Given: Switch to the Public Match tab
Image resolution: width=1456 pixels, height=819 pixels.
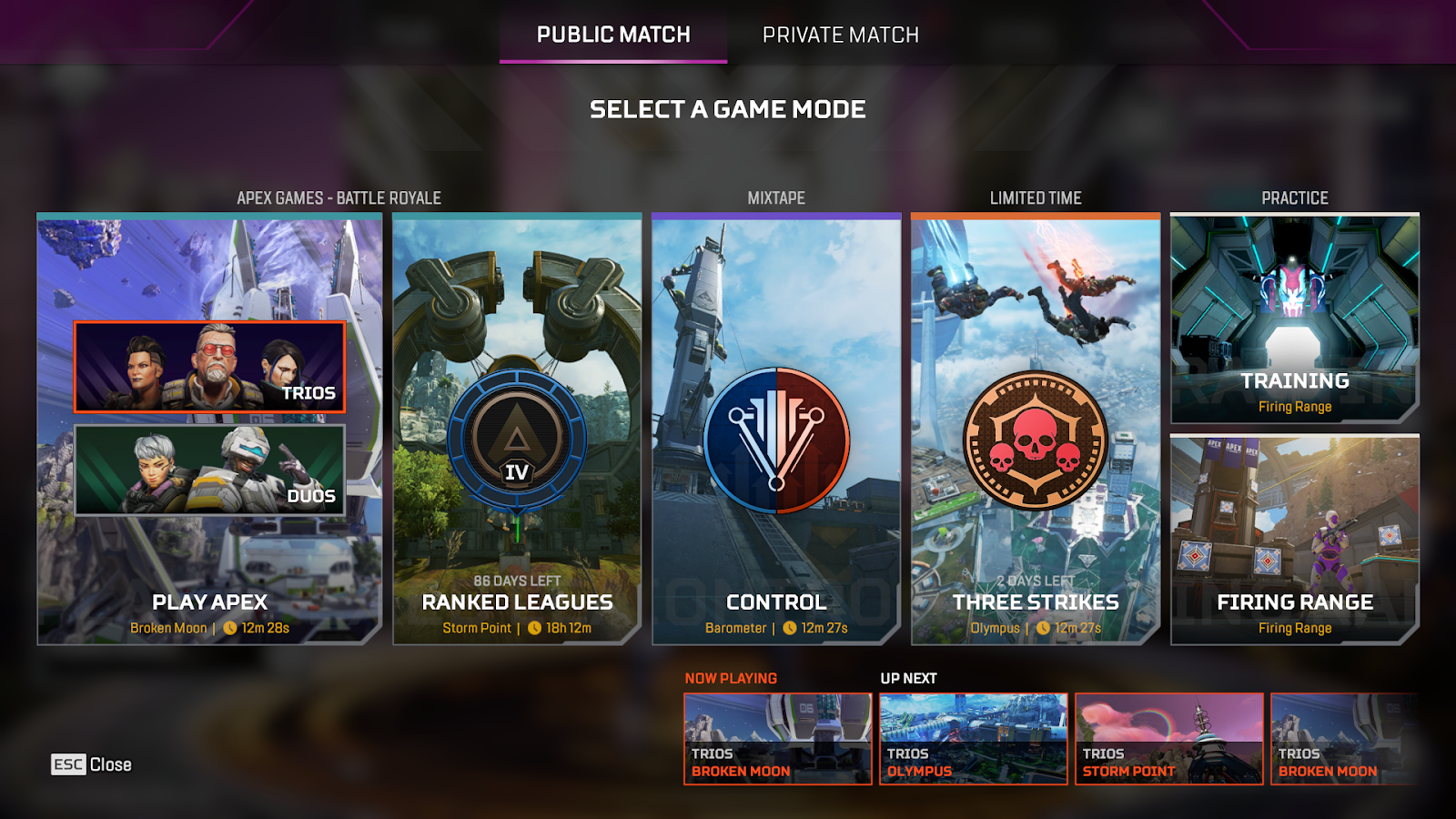Looking at the screenshot, I should tap(613, 35).
